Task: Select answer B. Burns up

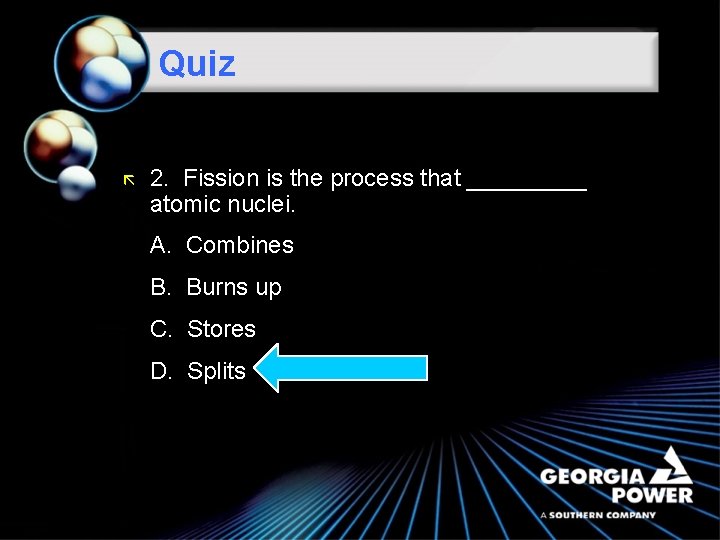Action: (x=216, y=287)
